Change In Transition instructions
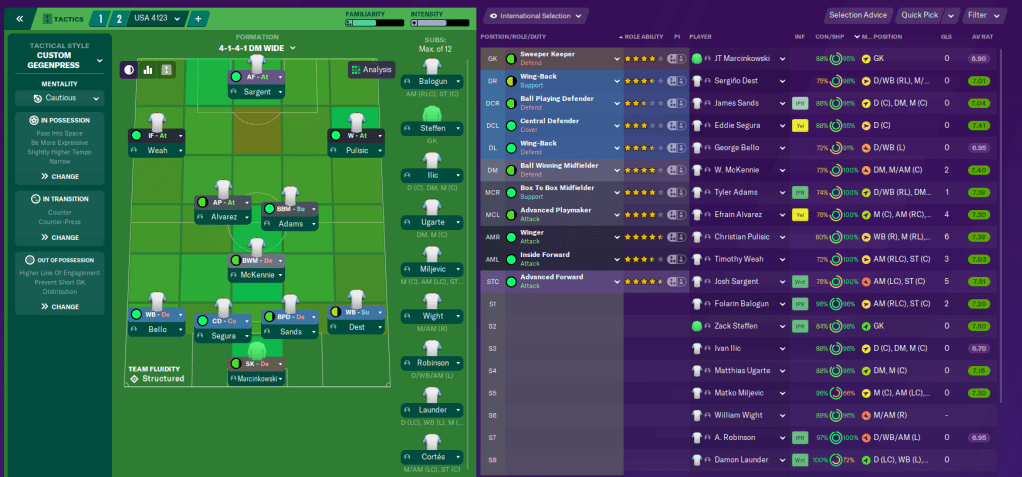Viewport: 1022px width, 477px height. click(59, 237)
